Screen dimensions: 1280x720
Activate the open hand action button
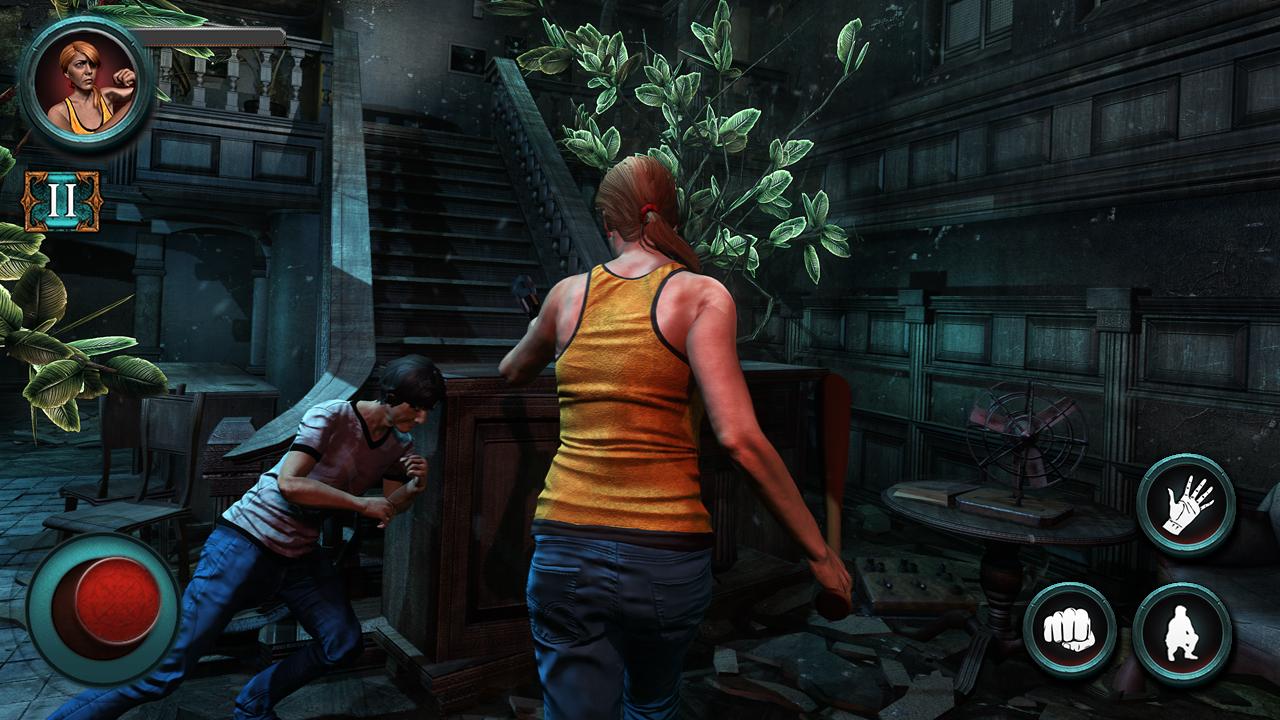[1186, 503]
